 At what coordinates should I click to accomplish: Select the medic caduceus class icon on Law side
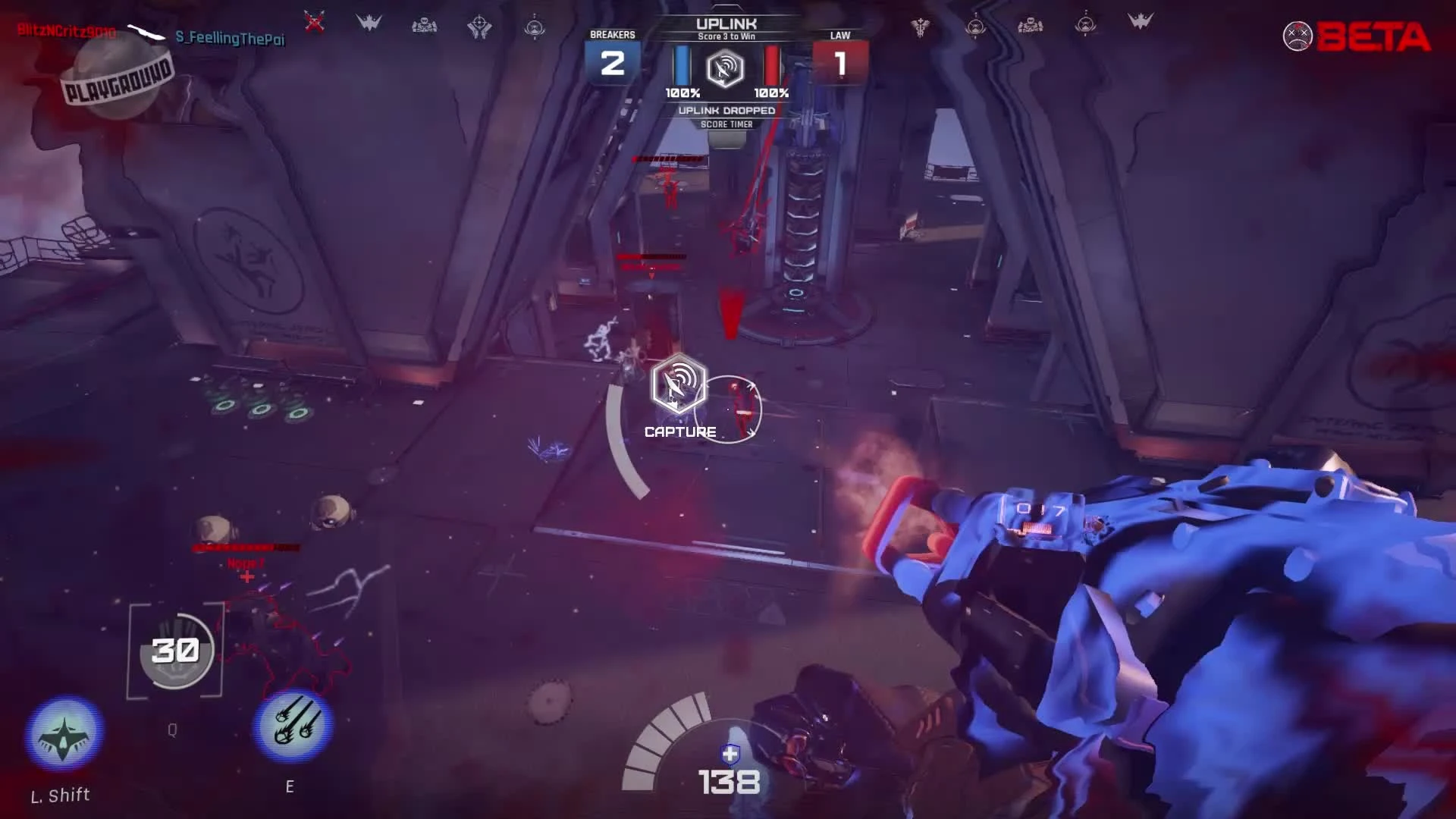tap(920, 26)
